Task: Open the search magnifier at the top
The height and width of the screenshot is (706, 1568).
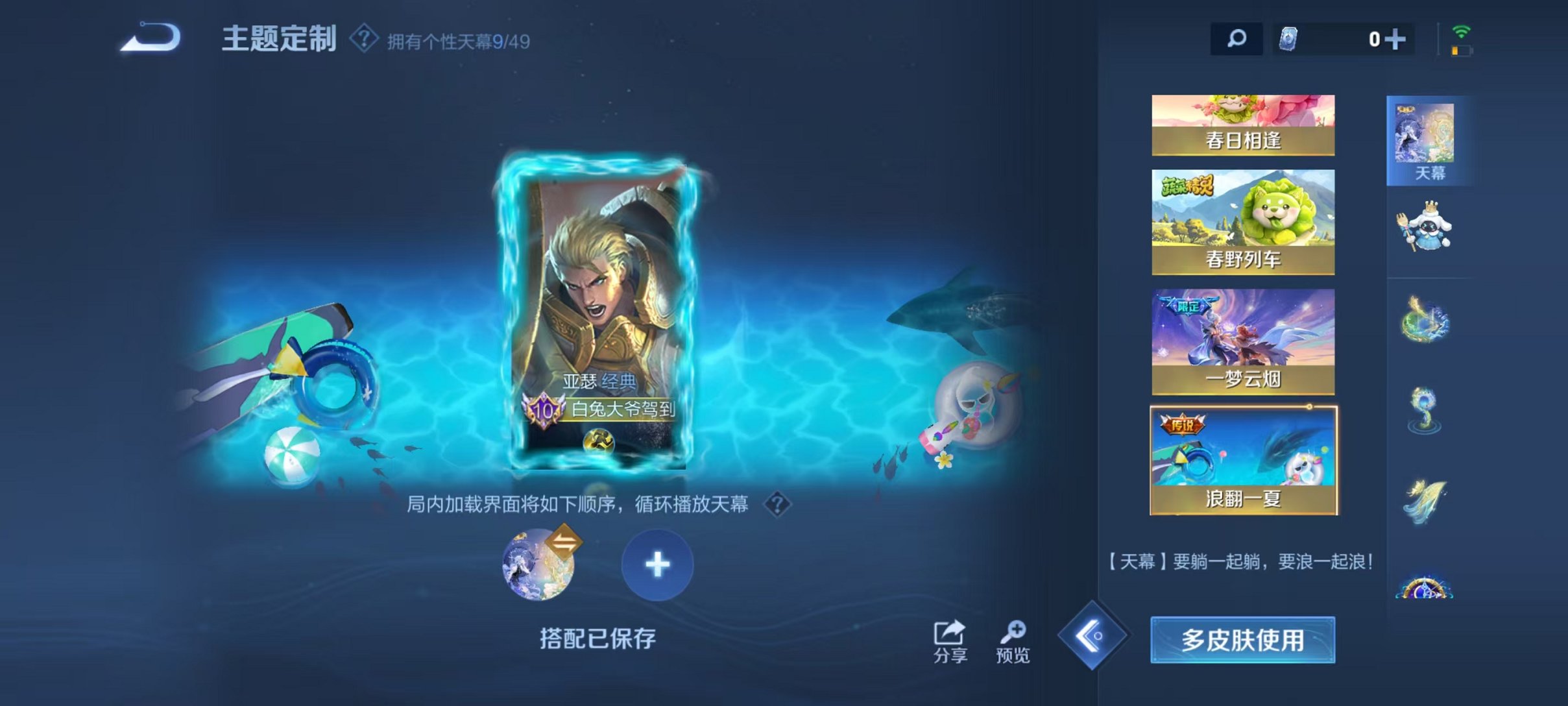Action: (x=1236, y=40)
